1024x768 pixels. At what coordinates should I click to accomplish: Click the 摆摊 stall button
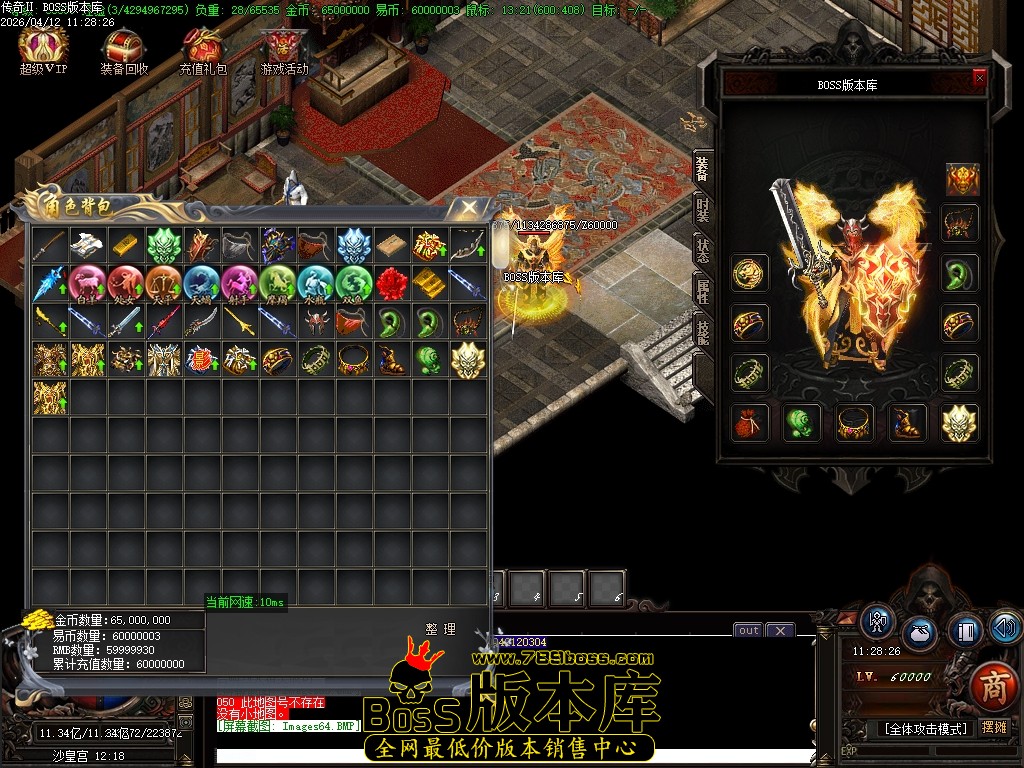(994, 727)
